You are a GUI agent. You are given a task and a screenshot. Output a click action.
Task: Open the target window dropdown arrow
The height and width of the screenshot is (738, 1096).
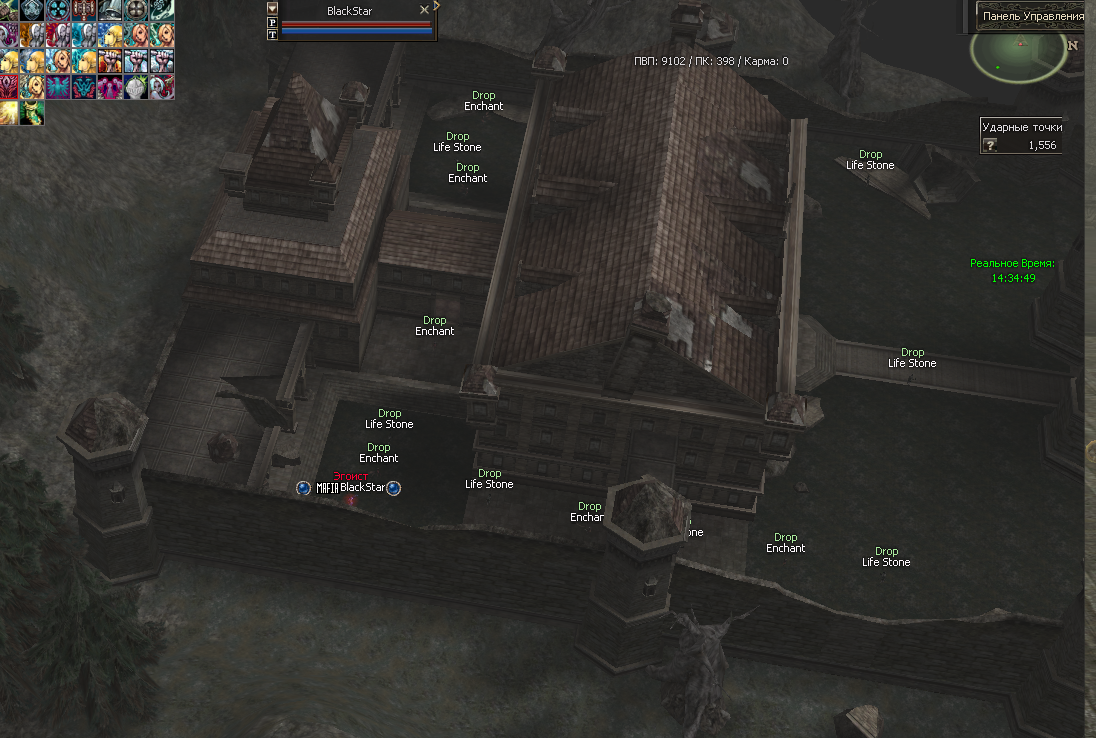[272, 8]
